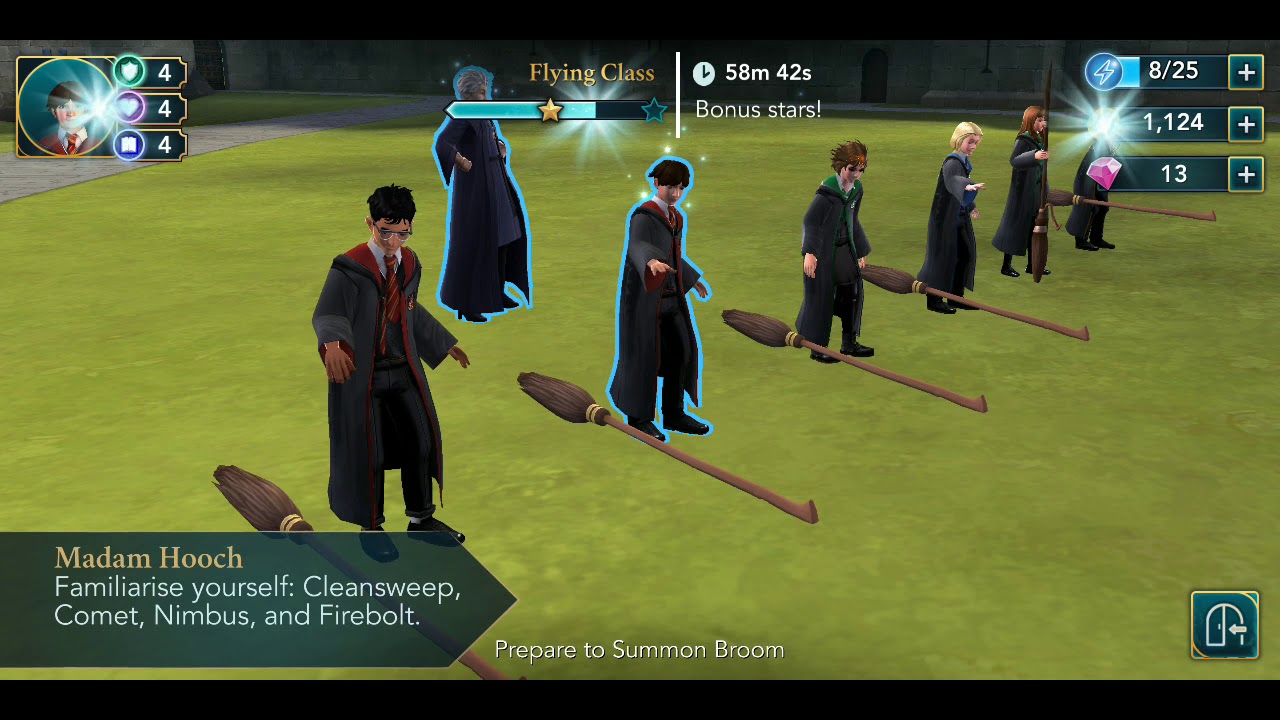Screen dimensions: 1280x720
Task: Tap the glowing student to summon broom
Action: pyautogui.click(x=661, y=300)
